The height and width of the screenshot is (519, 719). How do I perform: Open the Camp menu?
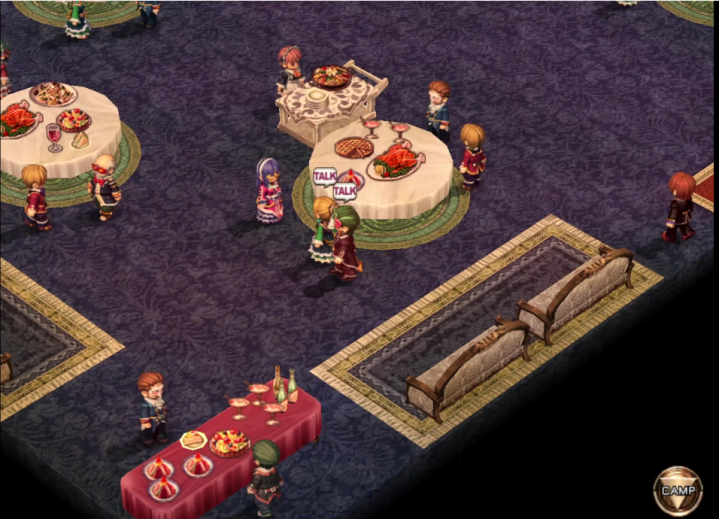[677, 489]
